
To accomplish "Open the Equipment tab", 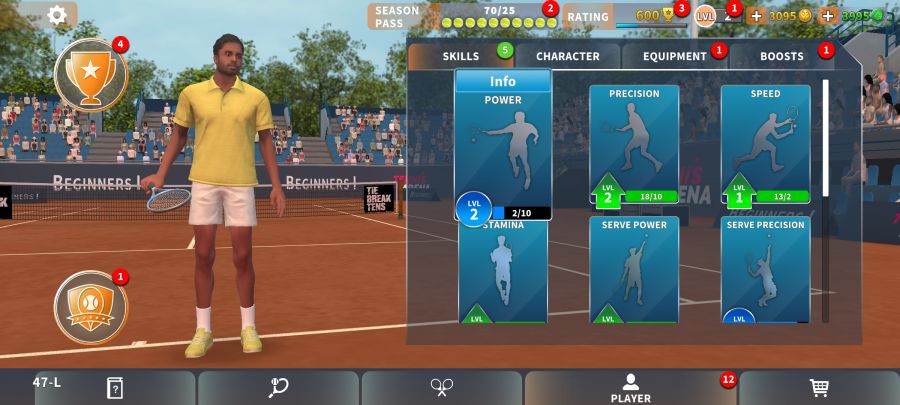I will click(x=675, y=56).
